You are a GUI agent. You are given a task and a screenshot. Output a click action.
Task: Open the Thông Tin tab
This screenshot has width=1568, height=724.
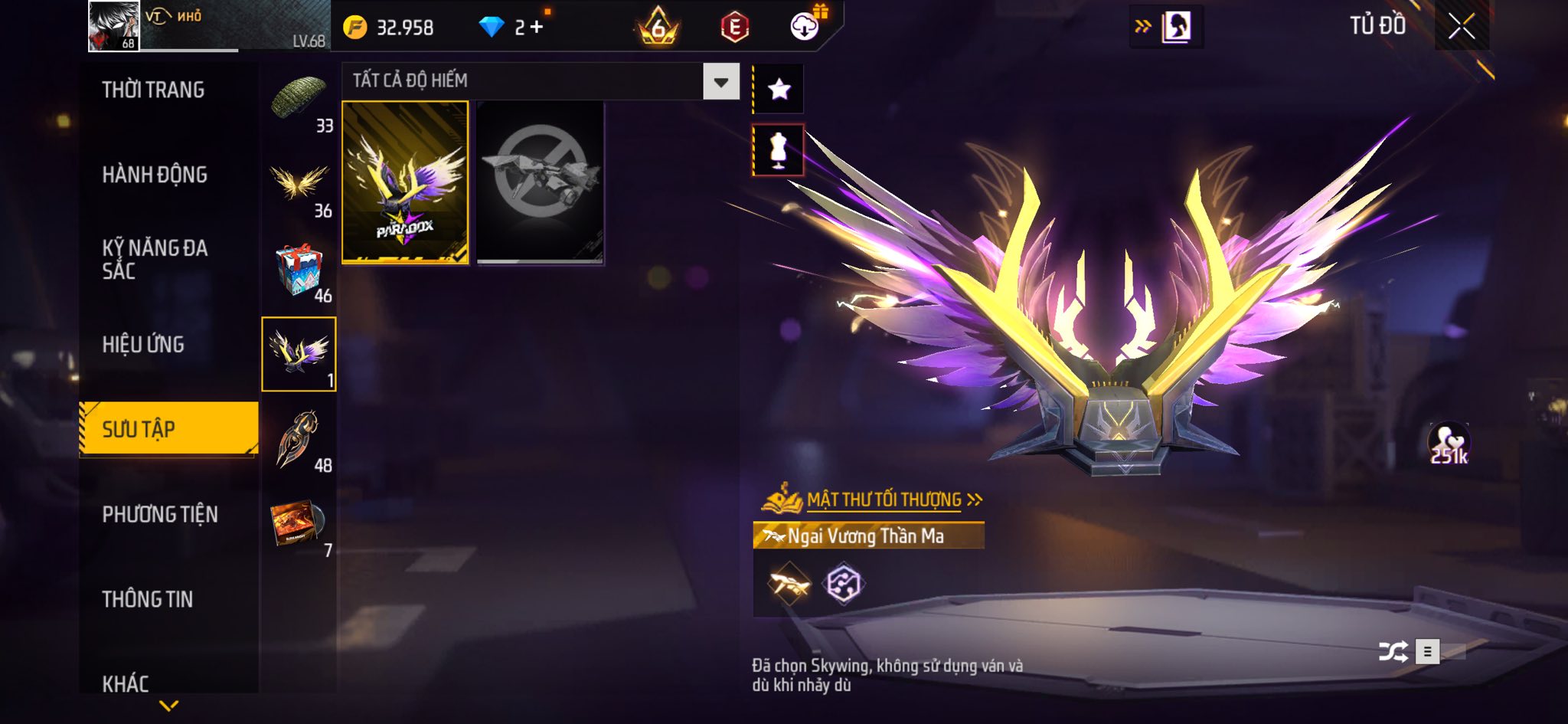[148, 599]
